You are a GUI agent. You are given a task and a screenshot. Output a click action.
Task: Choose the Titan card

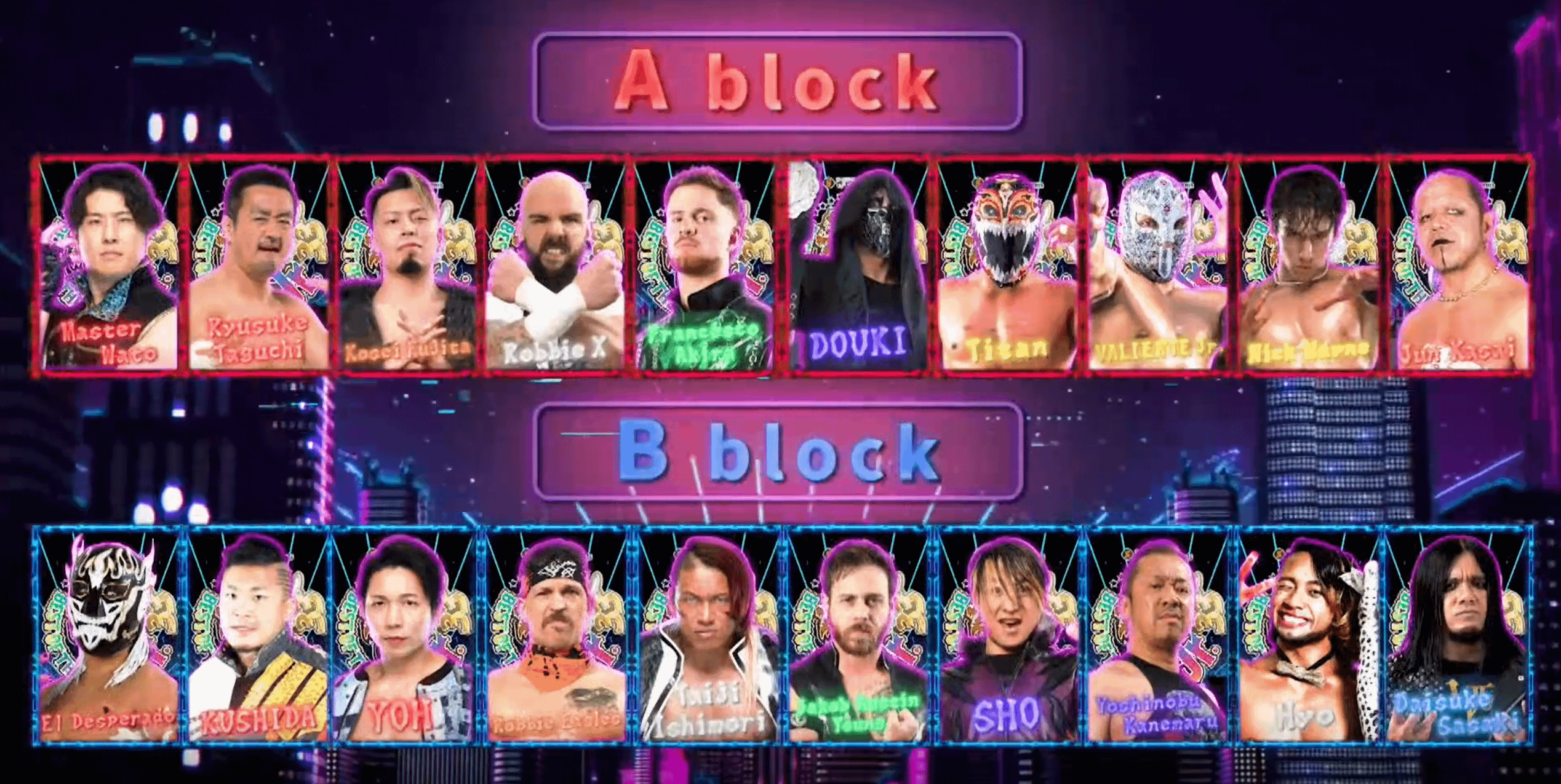point(1007,266)
